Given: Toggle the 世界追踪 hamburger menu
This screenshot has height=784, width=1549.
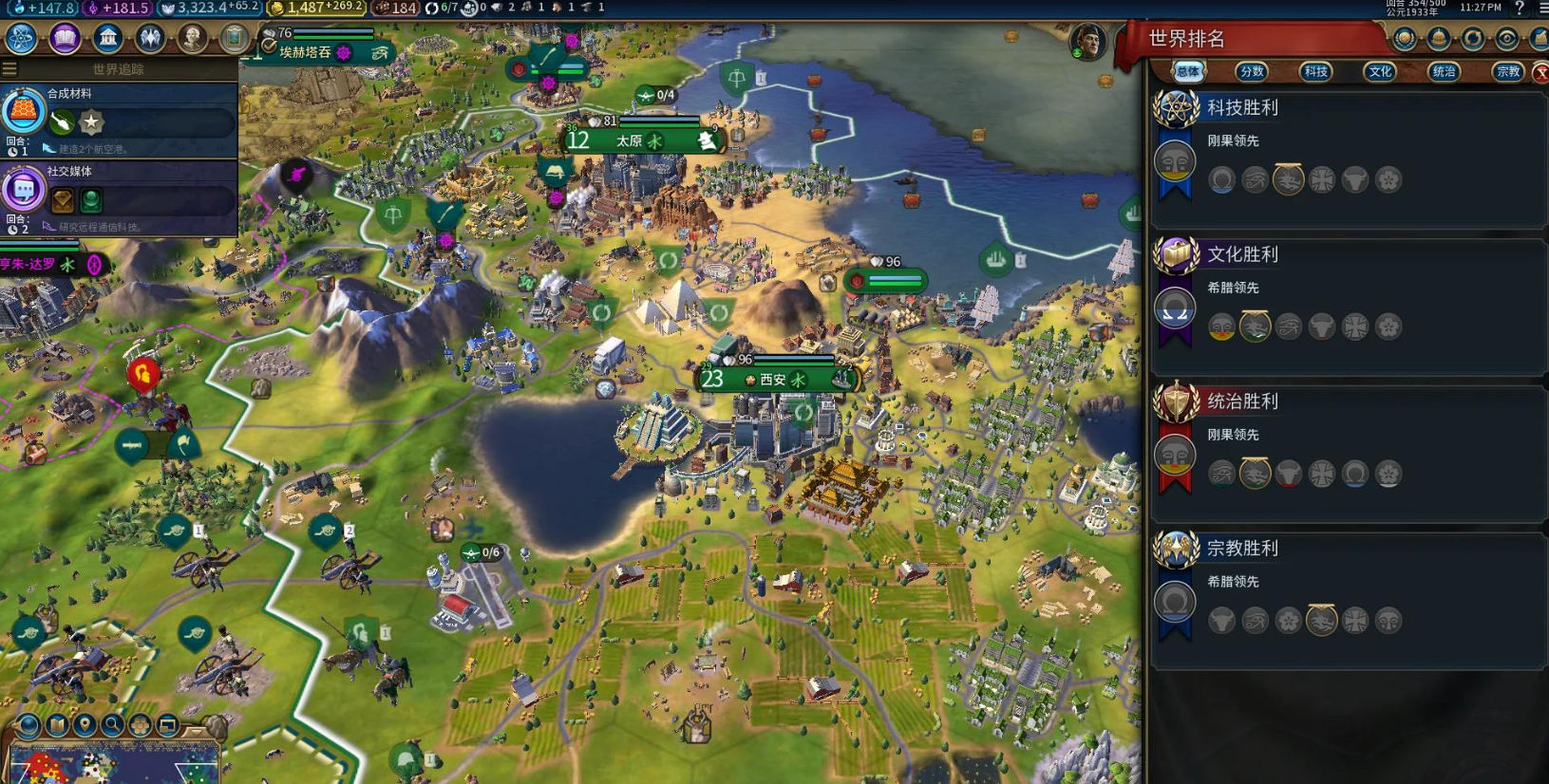Looking at the screenshot, I should (9, 68).
